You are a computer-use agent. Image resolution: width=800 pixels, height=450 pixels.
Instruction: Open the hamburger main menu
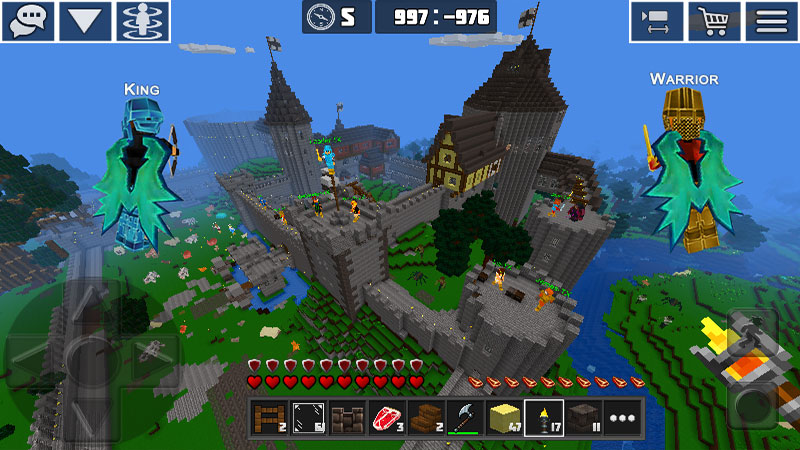click(x=771, y=21)
